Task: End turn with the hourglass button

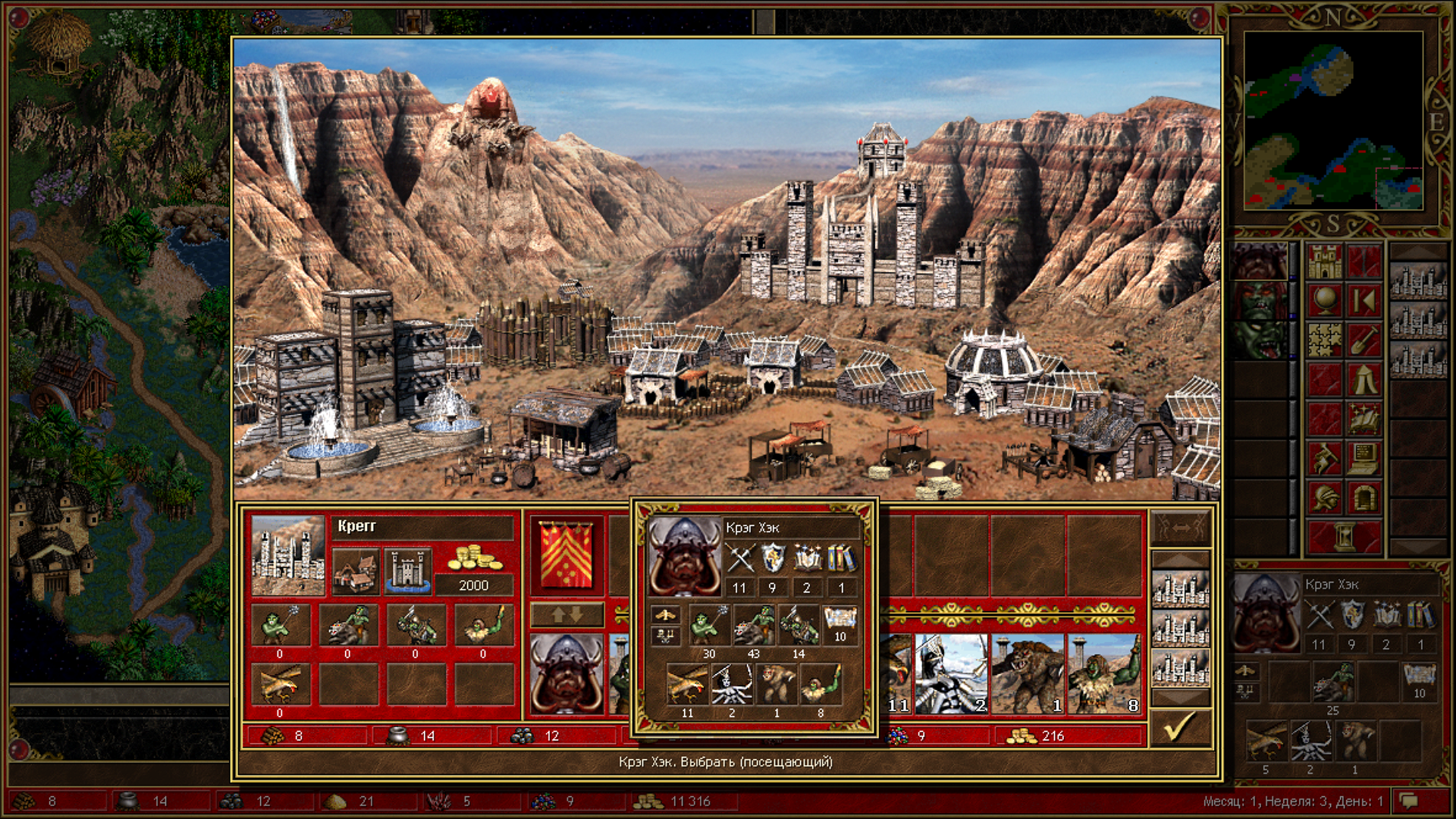Action: pos(1344,537)
